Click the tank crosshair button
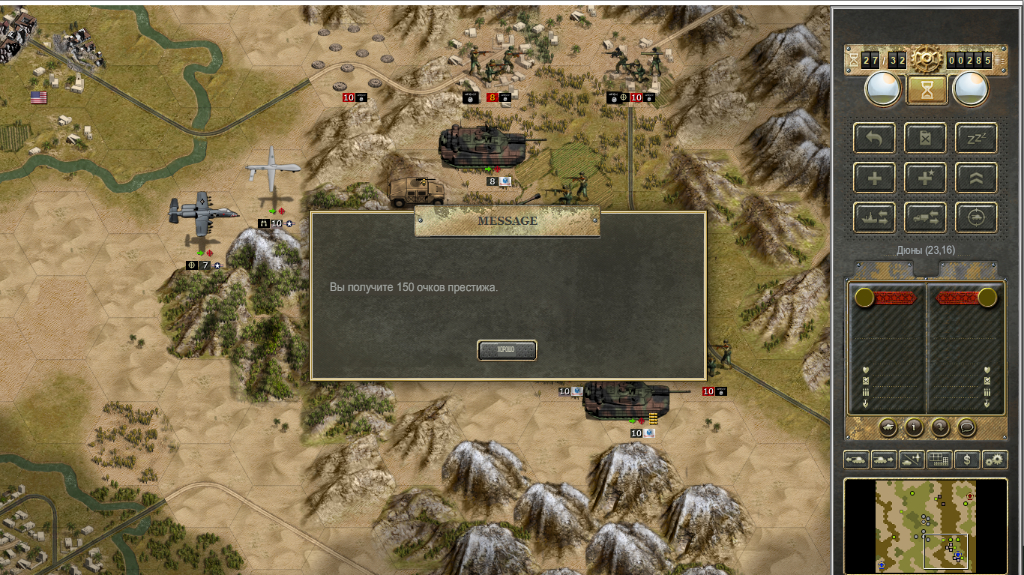This screenshot has width=1024, height=575. 976,216
